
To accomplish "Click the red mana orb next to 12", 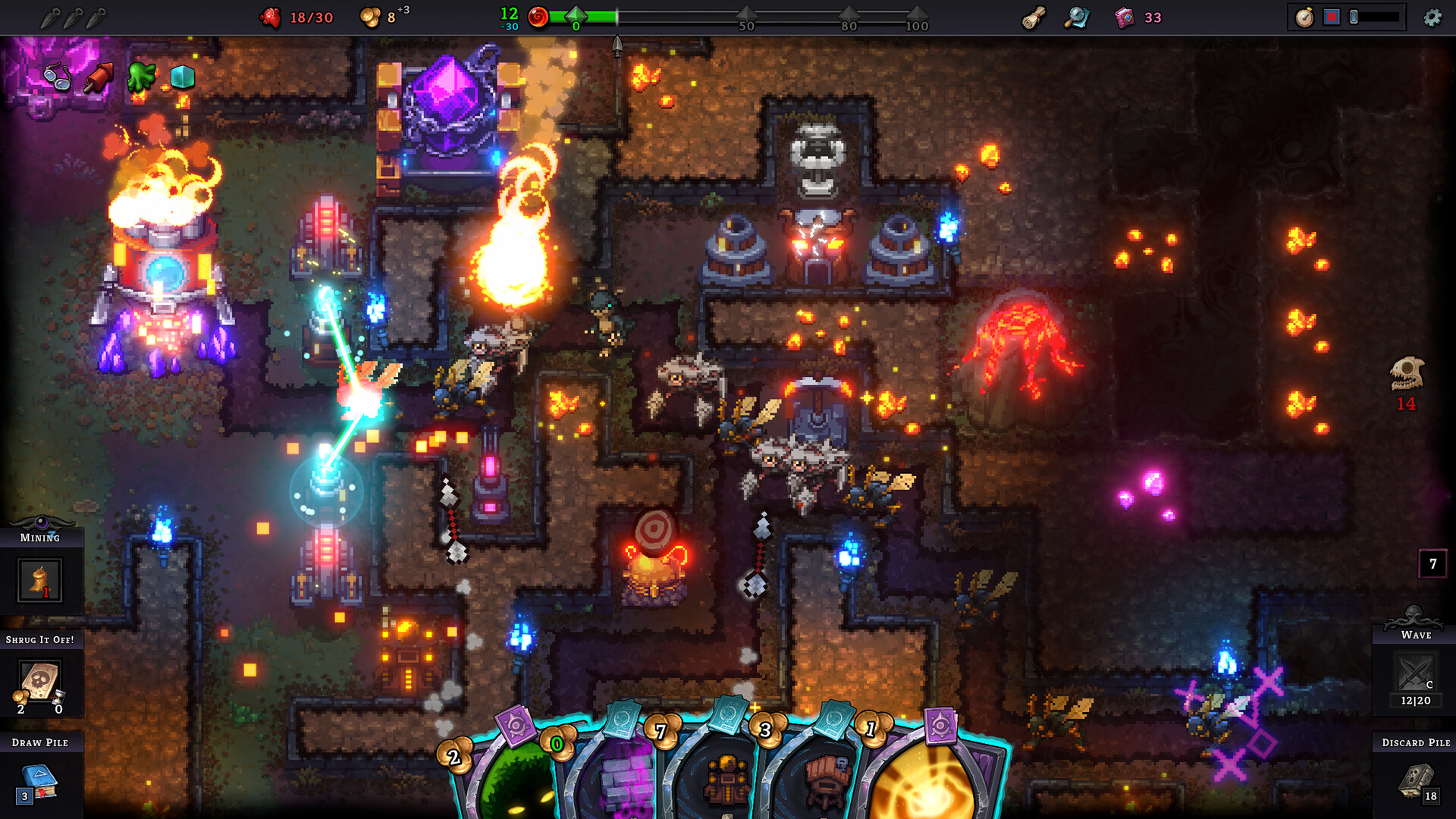I will [x=538, y=17].
